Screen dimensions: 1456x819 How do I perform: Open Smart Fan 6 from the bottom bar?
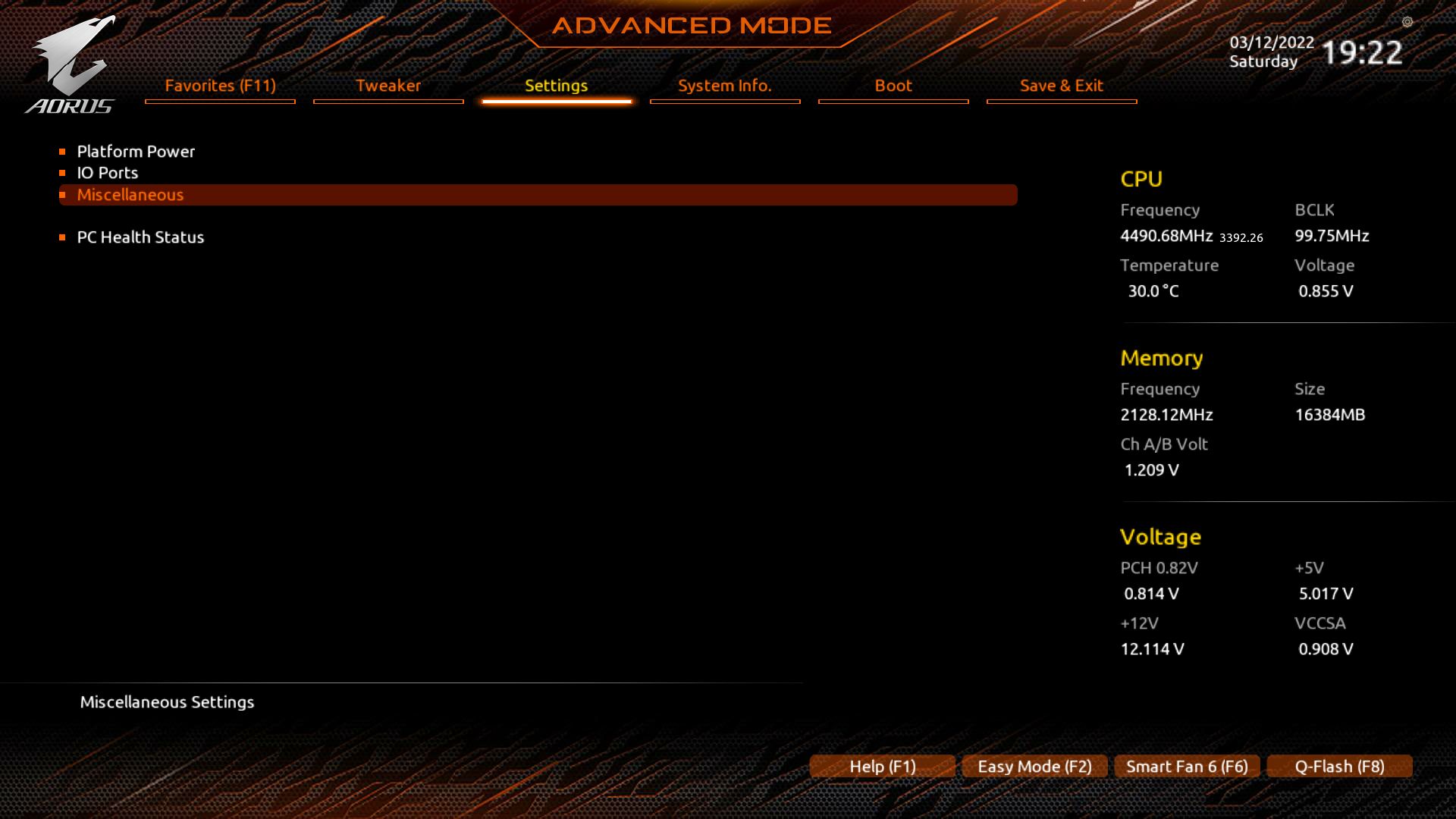click(1186, 766)
